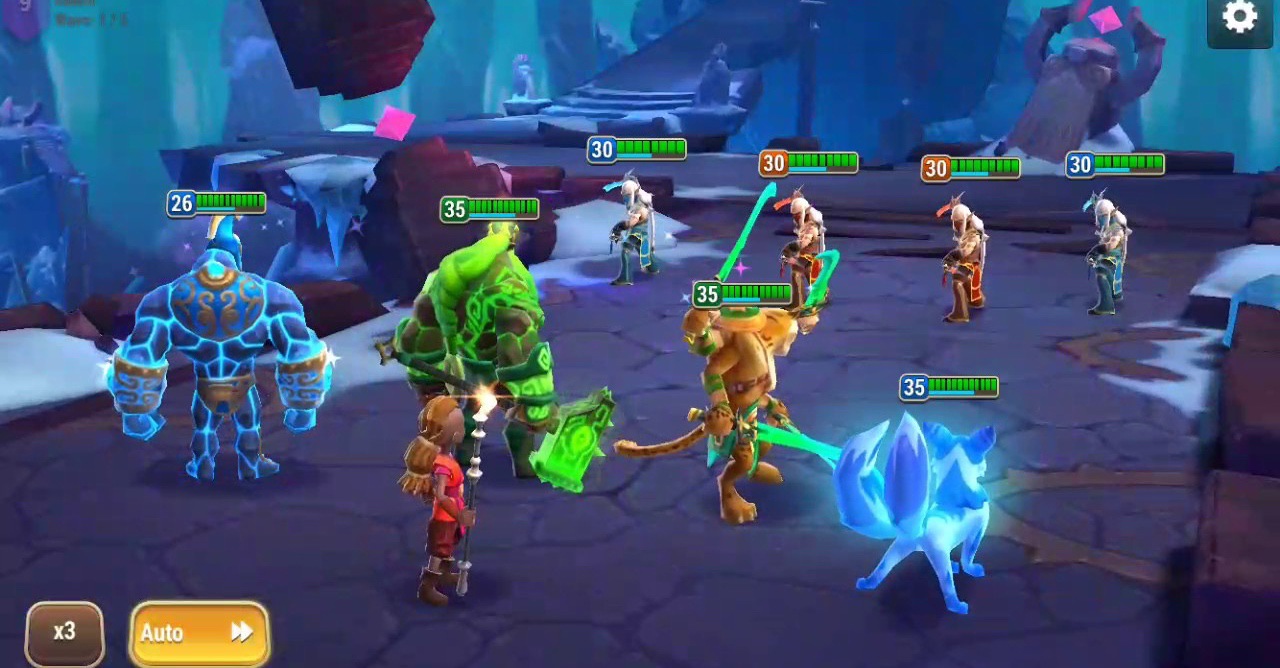Activate the Auto battle button

click(x=199, y=632)
